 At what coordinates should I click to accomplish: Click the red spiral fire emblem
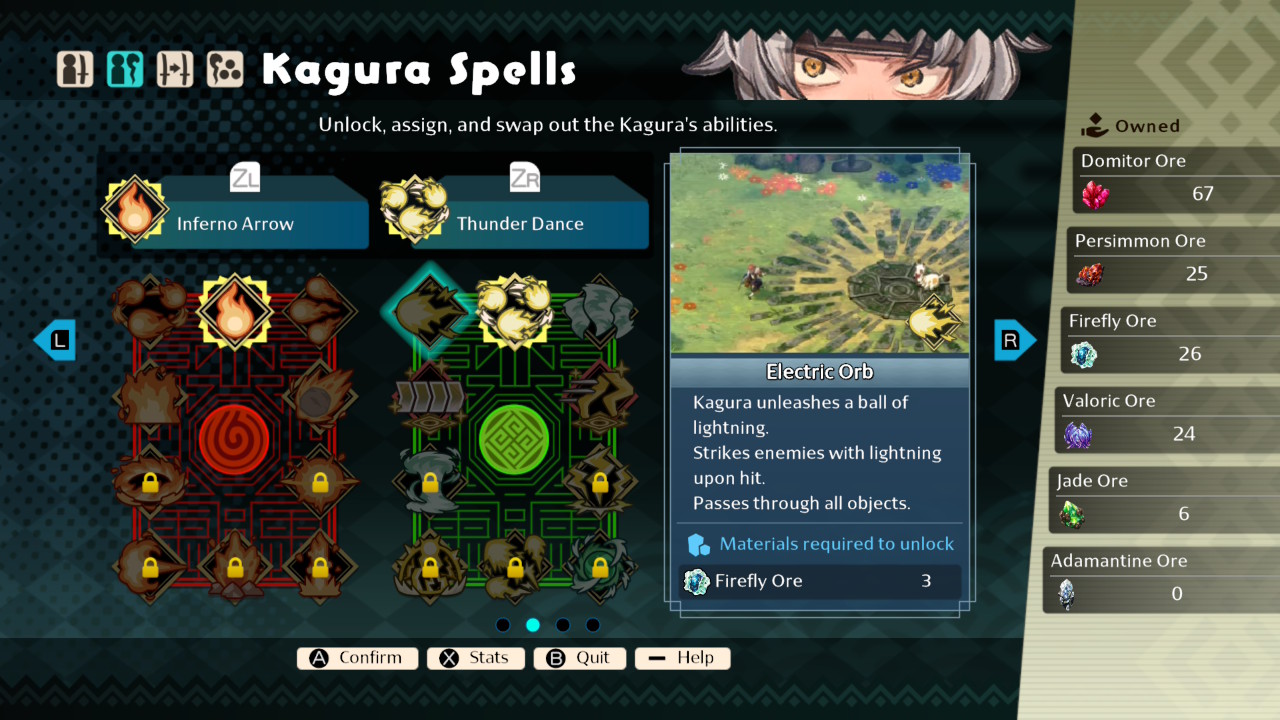[x=234, y=440]
